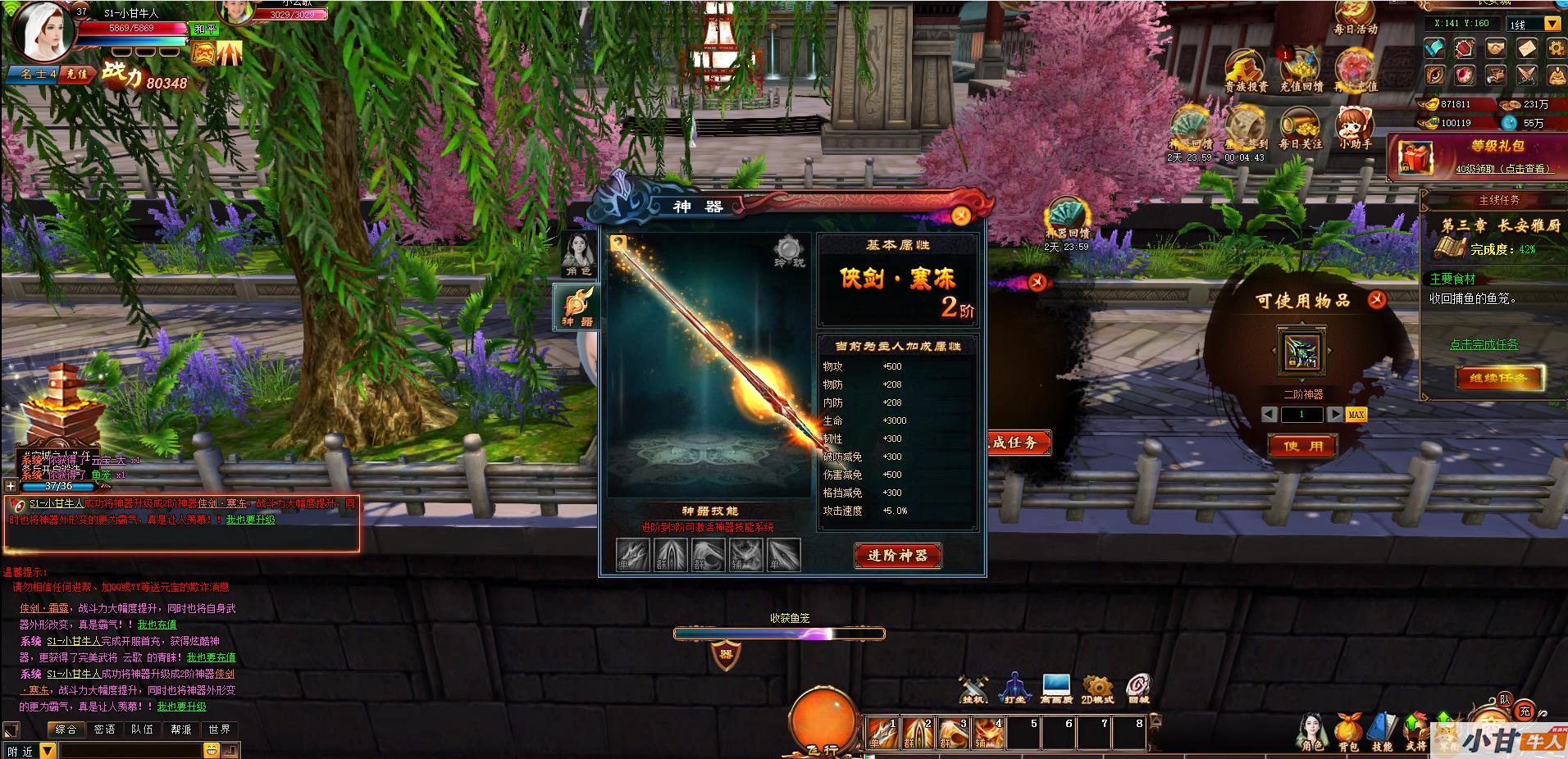Click the 点击完成任务 quest link
The width and height of the screenshot is (1568, 759).
(1484, 344)
